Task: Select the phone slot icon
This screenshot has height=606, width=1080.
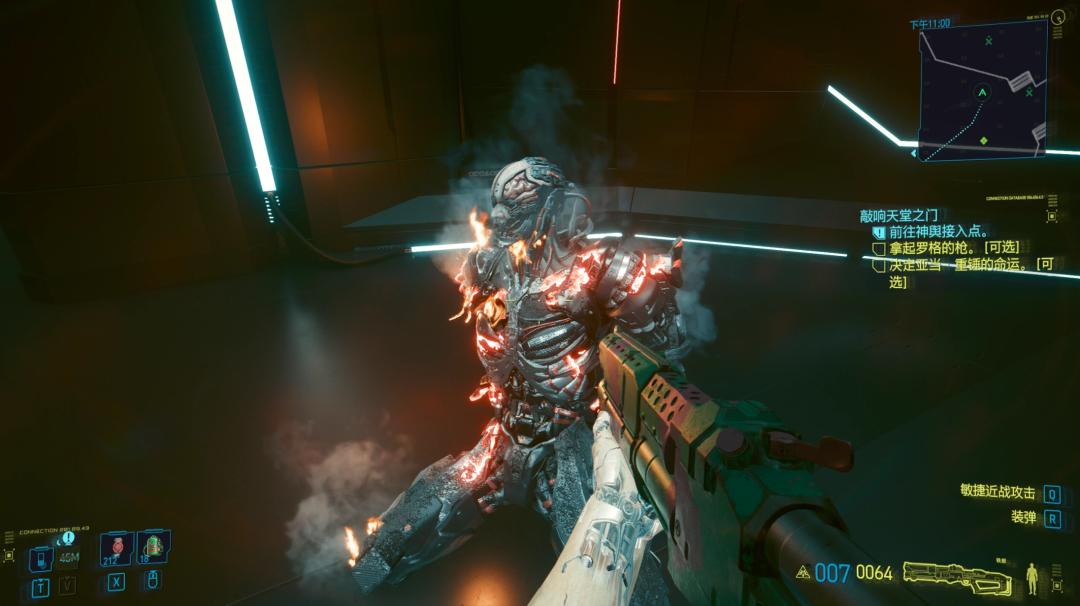Action: pos(40,557)
